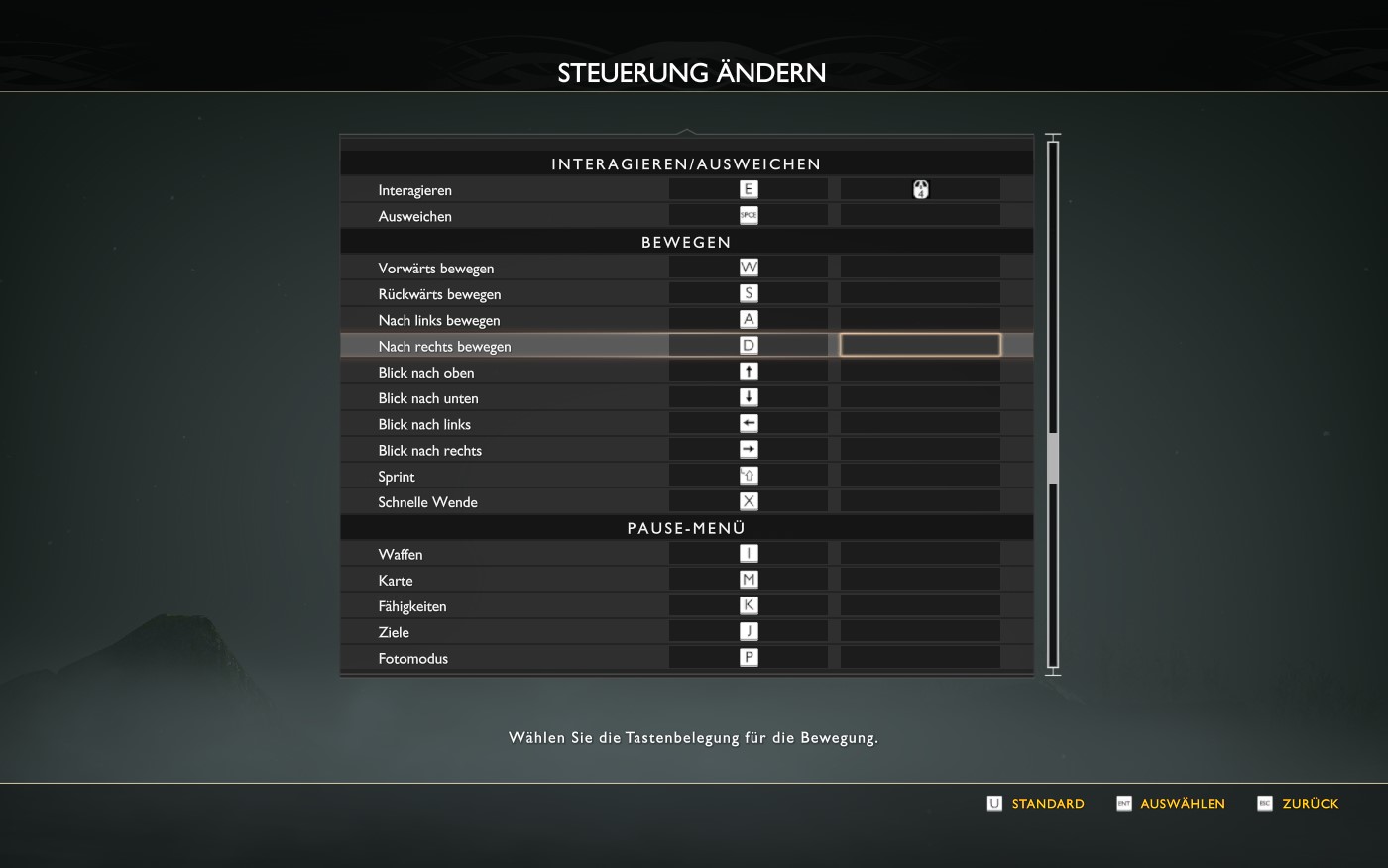Choose the Blick nach oben row
This screenshot has width=1388, height=868.
tap(426, 373)
